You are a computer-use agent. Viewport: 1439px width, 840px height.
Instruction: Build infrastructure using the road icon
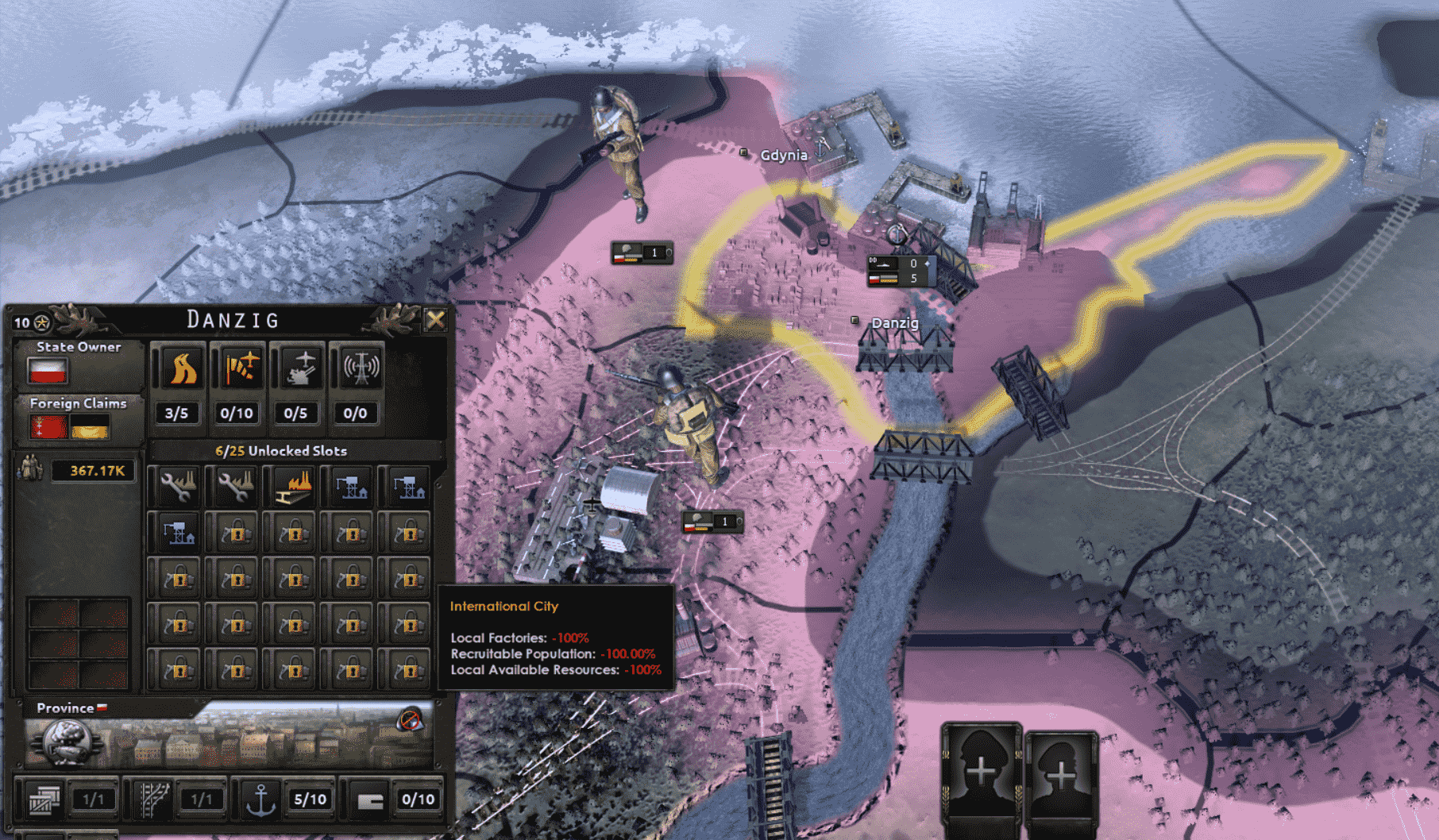coord(179,368)
